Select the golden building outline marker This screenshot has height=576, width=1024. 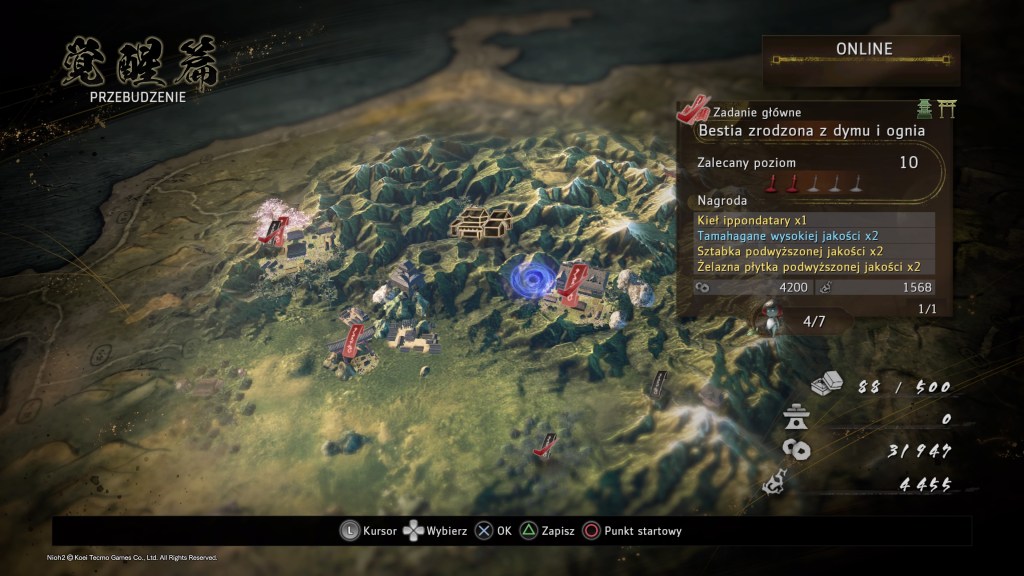(x=480, y=222)
